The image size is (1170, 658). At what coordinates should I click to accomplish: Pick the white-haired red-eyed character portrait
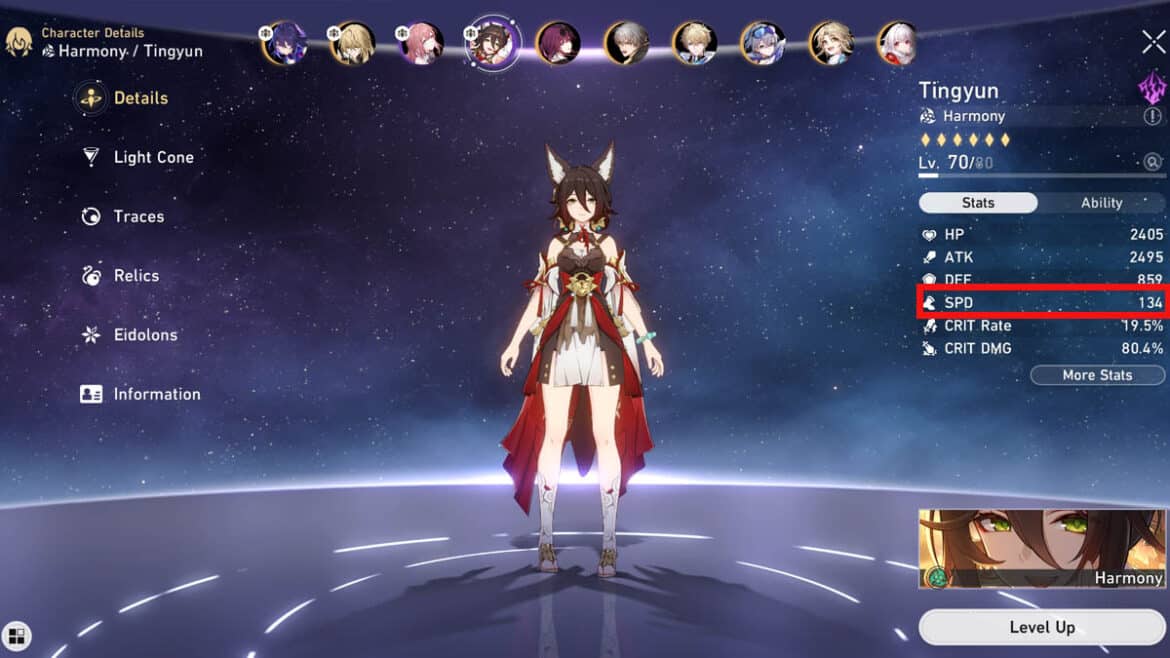pos(898,43)
